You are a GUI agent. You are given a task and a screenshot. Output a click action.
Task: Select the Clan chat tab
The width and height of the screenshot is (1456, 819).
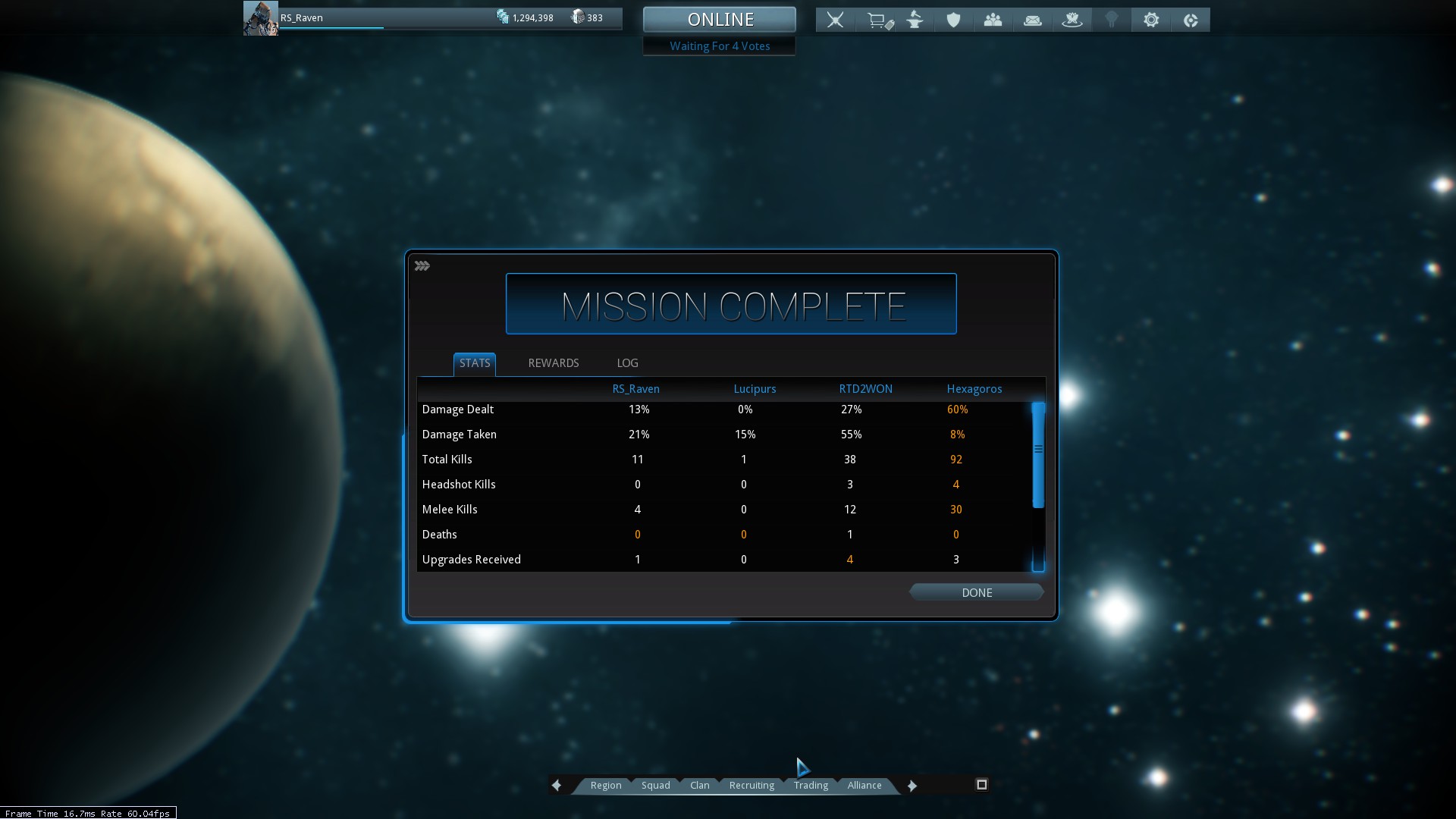point(699,785)
